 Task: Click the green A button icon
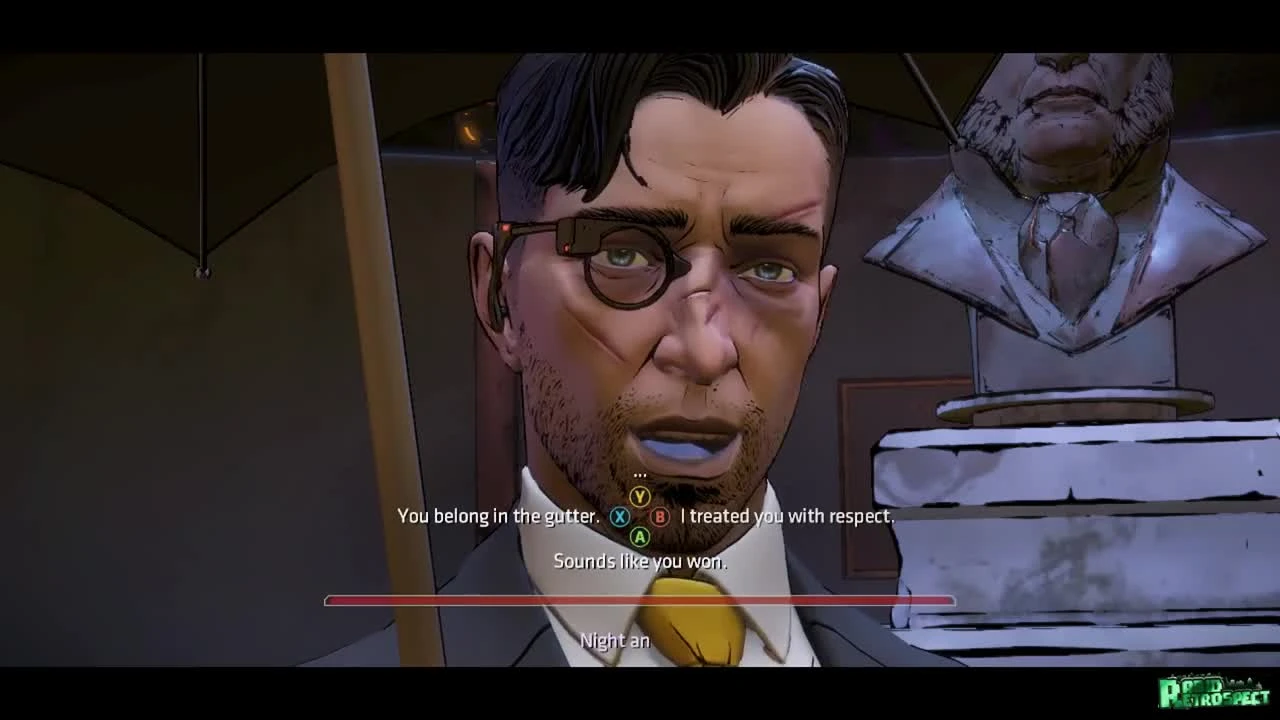[x=640, y=539]
